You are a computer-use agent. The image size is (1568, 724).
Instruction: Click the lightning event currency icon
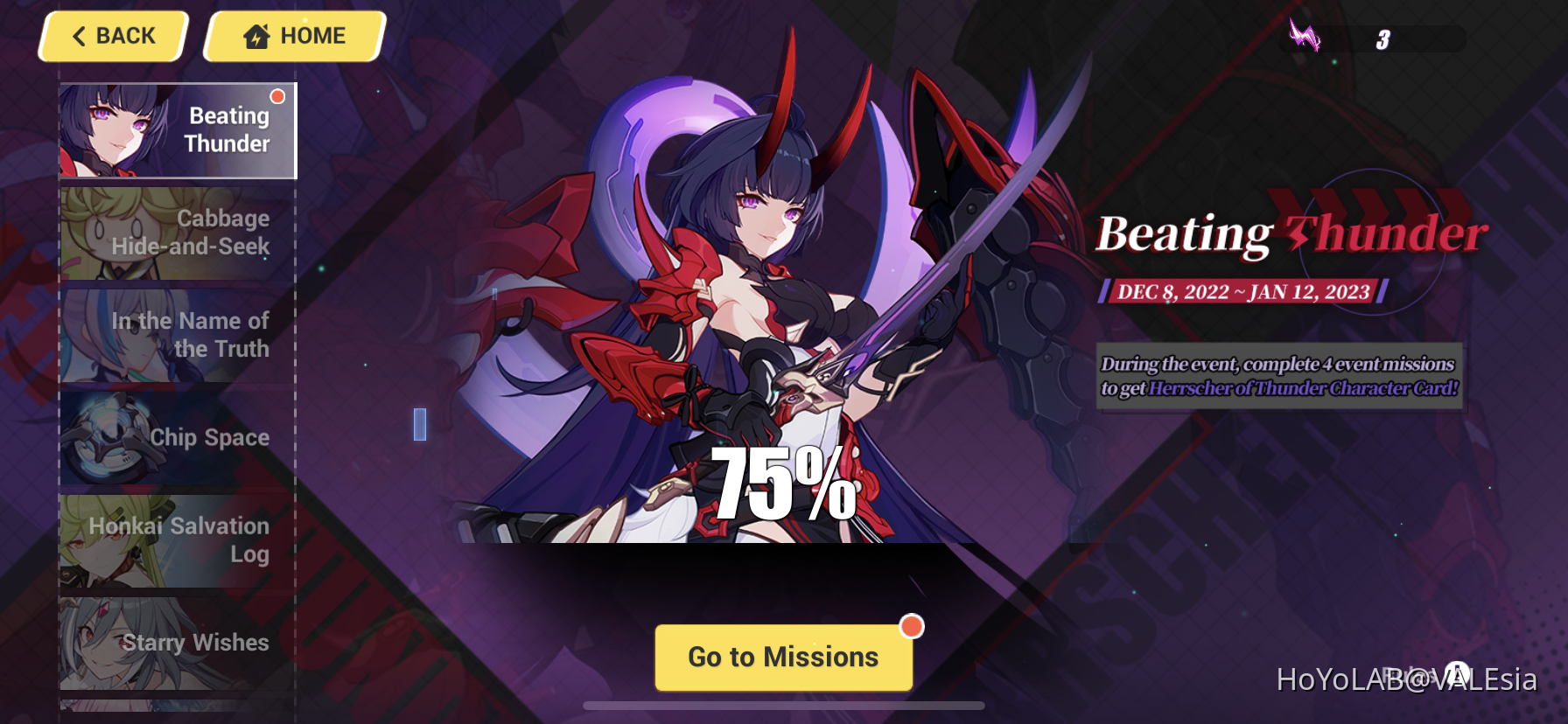click(x=1305, y=37)
